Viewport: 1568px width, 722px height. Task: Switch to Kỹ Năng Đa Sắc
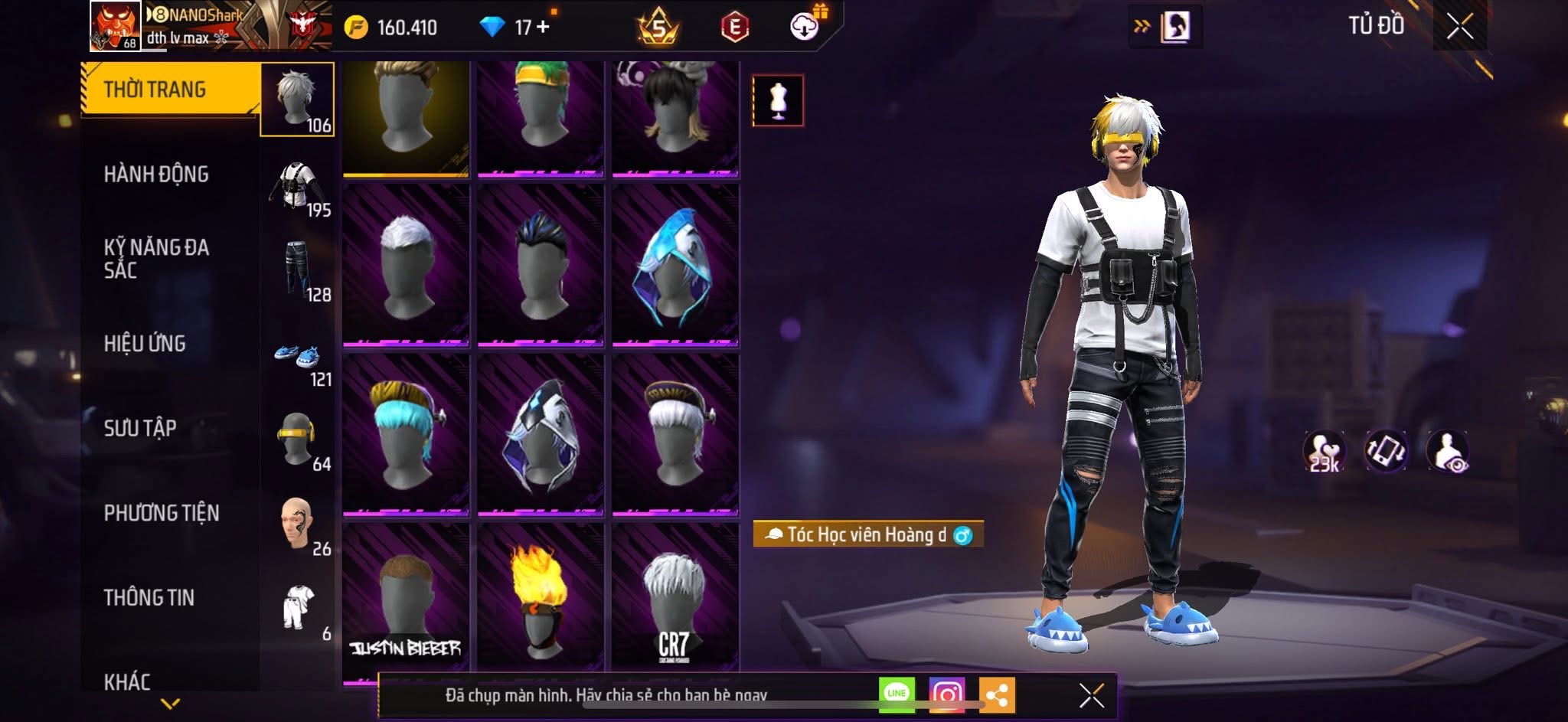pyautogui.click(x=156, y=258)
